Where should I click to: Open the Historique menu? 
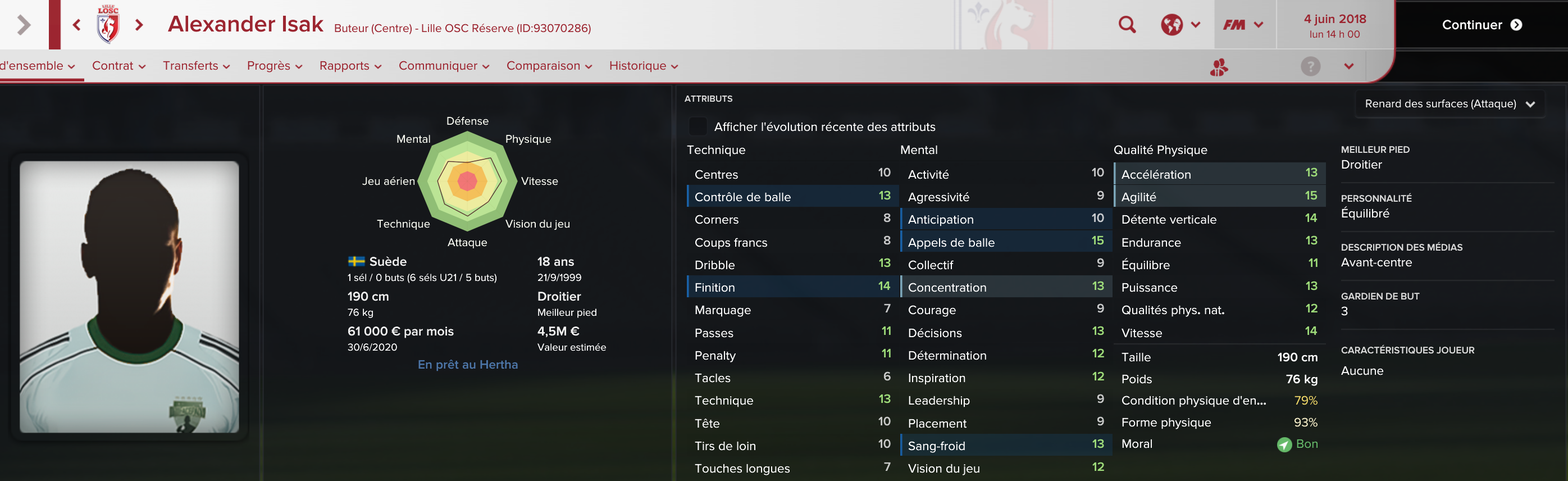coord(644,66)
